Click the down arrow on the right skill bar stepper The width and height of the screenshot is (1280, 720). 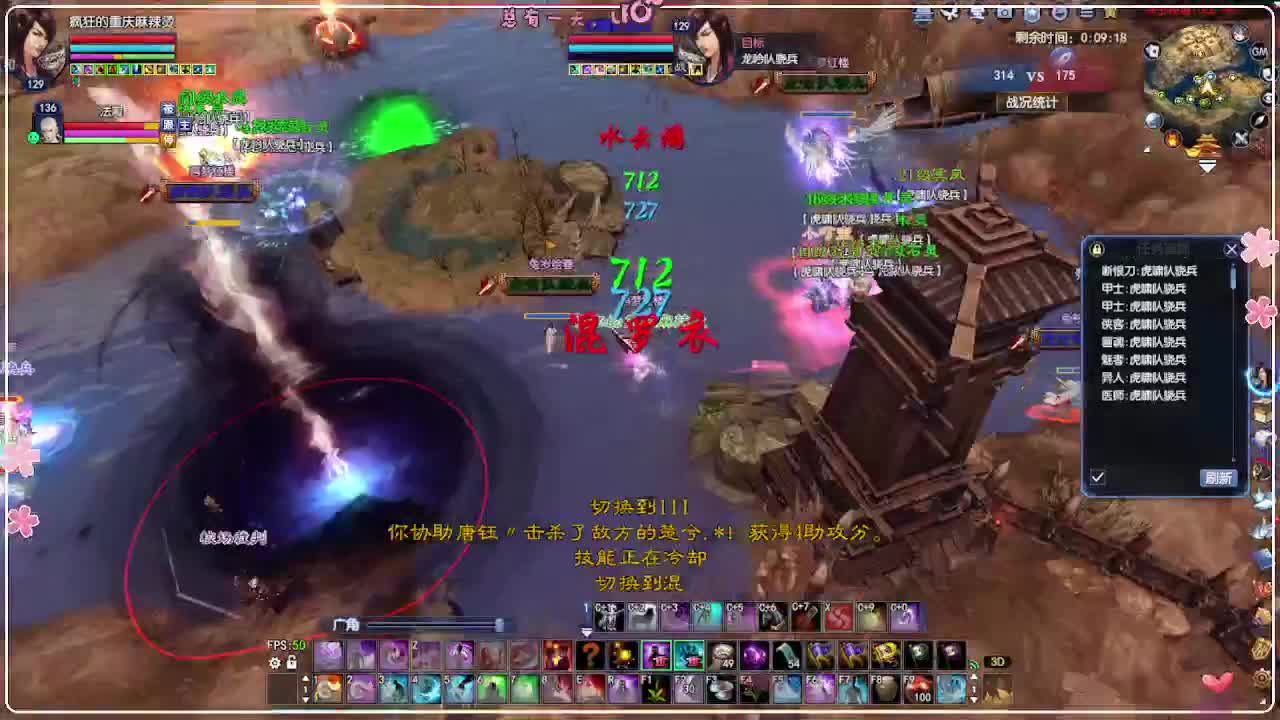(x=973, y=699)
